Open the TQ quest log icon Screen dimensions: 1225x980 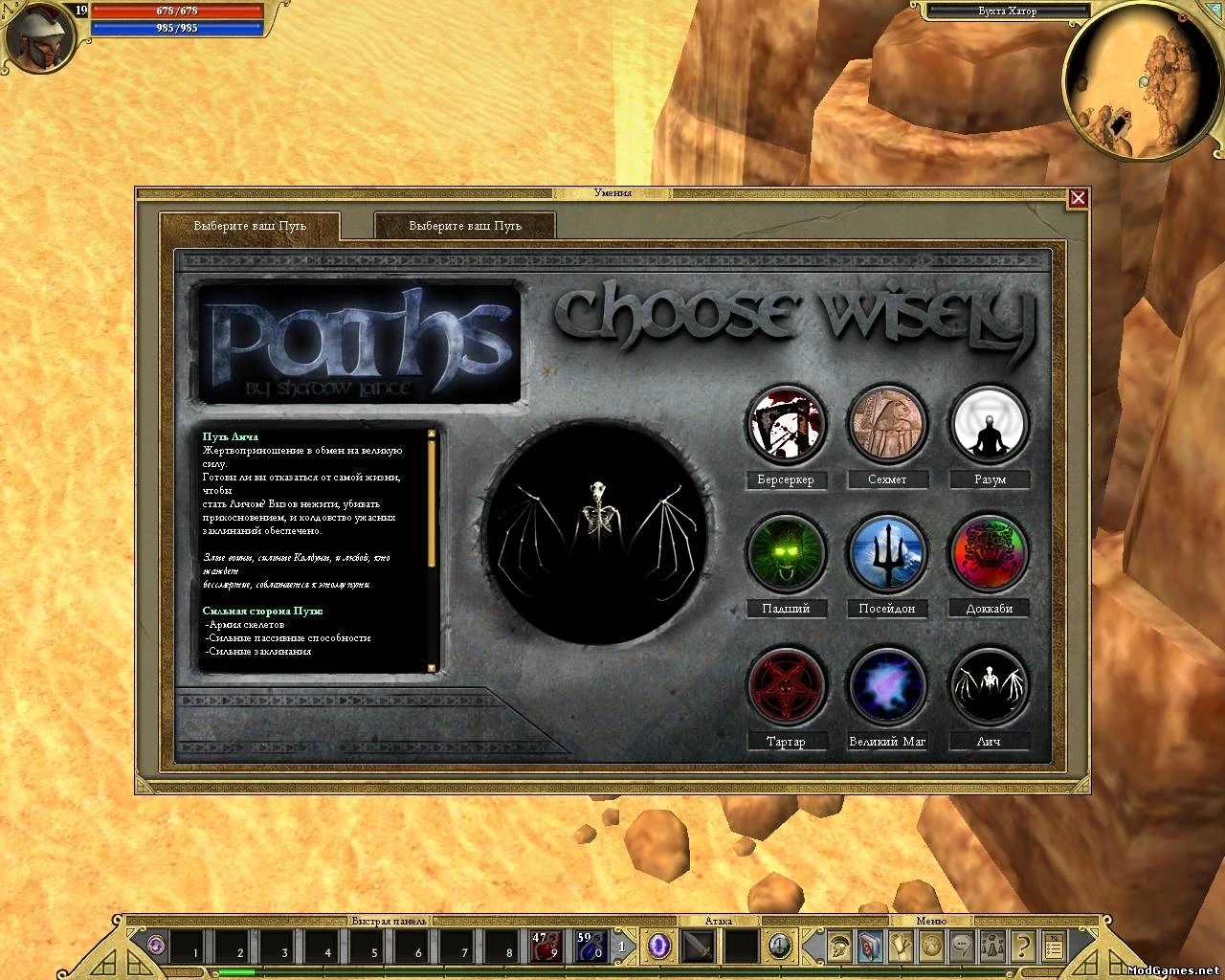click(x=1056, y=947)
